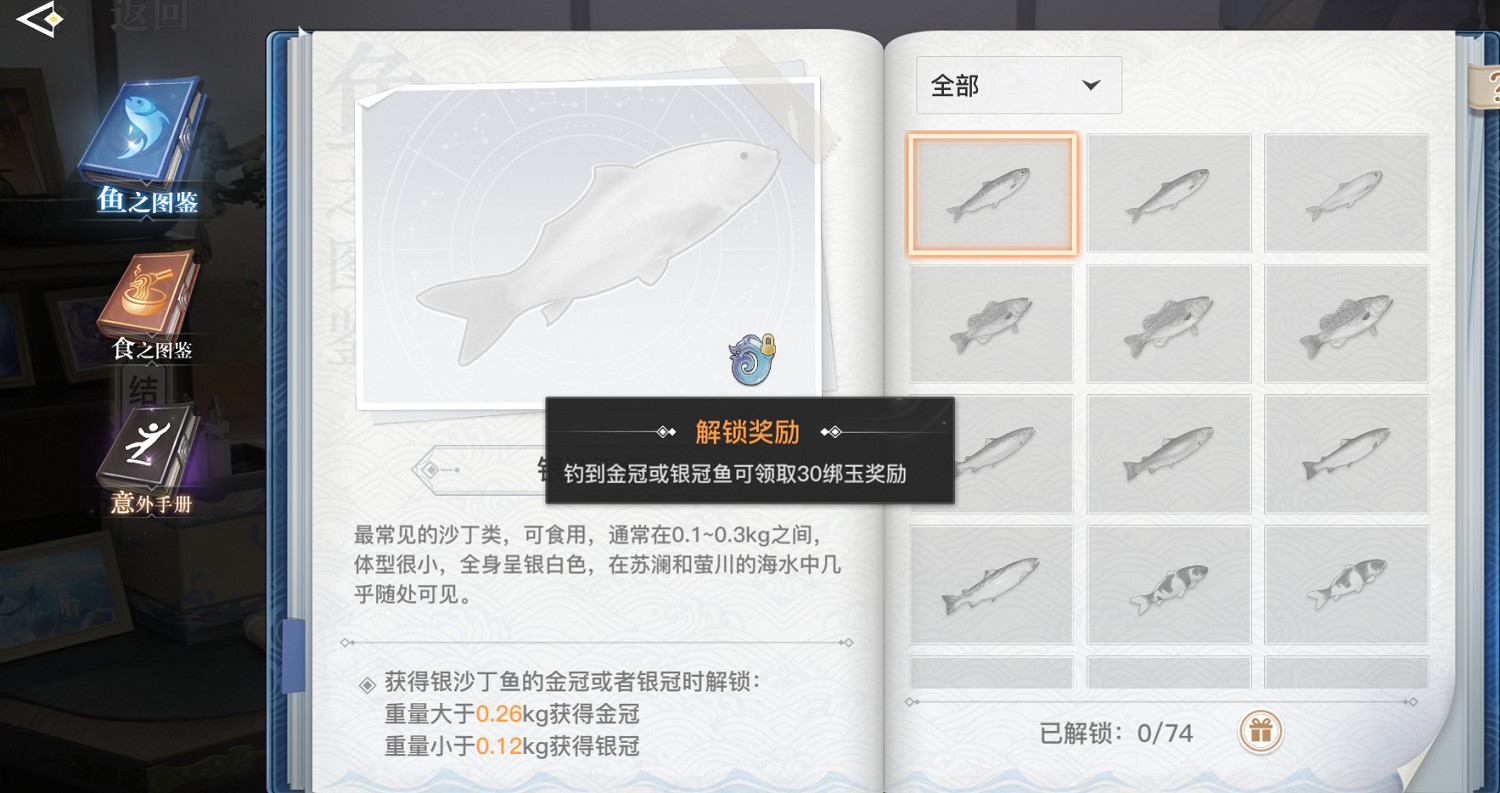Select the rightmost fish in the top grid row
The height and width of the screenshot is (793, 1500).
pos(1346,193)
